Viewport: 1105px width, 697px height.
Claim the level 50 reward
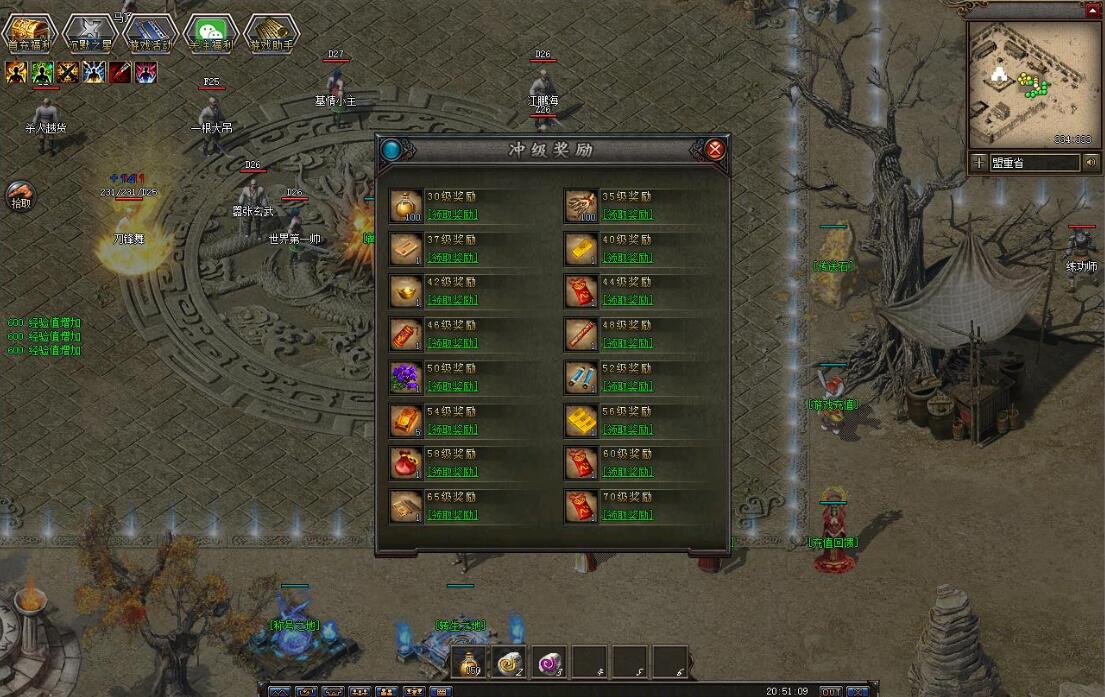(452, 386)
